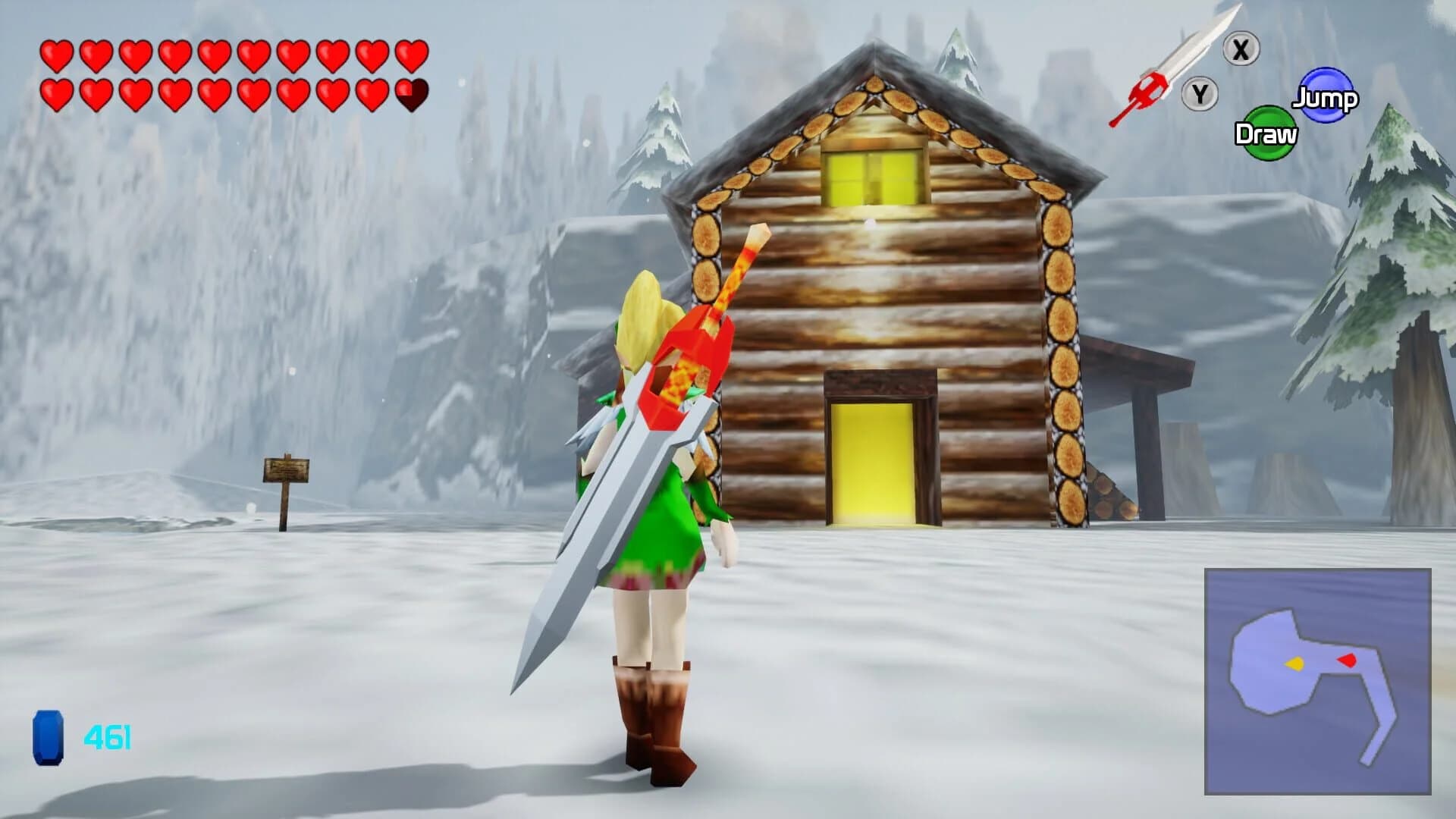Click the first heart in the health meter
The image size is (1456, 819).
pos(57,55)
